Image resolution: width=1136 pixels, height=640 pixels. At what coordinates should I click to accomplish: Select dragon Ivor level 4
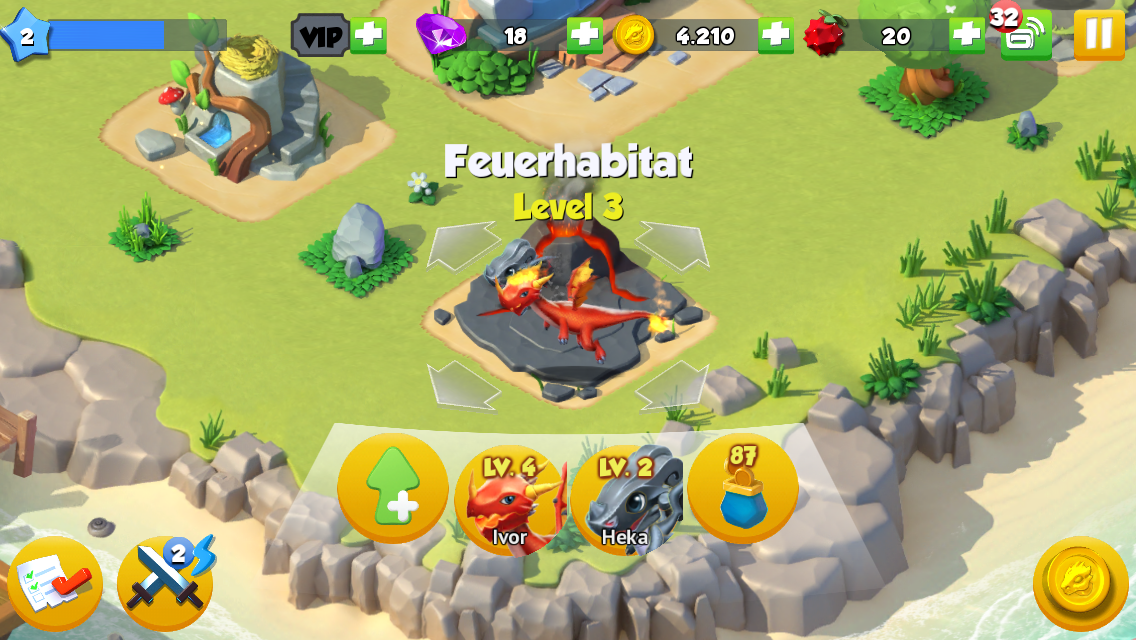[510, 499]
